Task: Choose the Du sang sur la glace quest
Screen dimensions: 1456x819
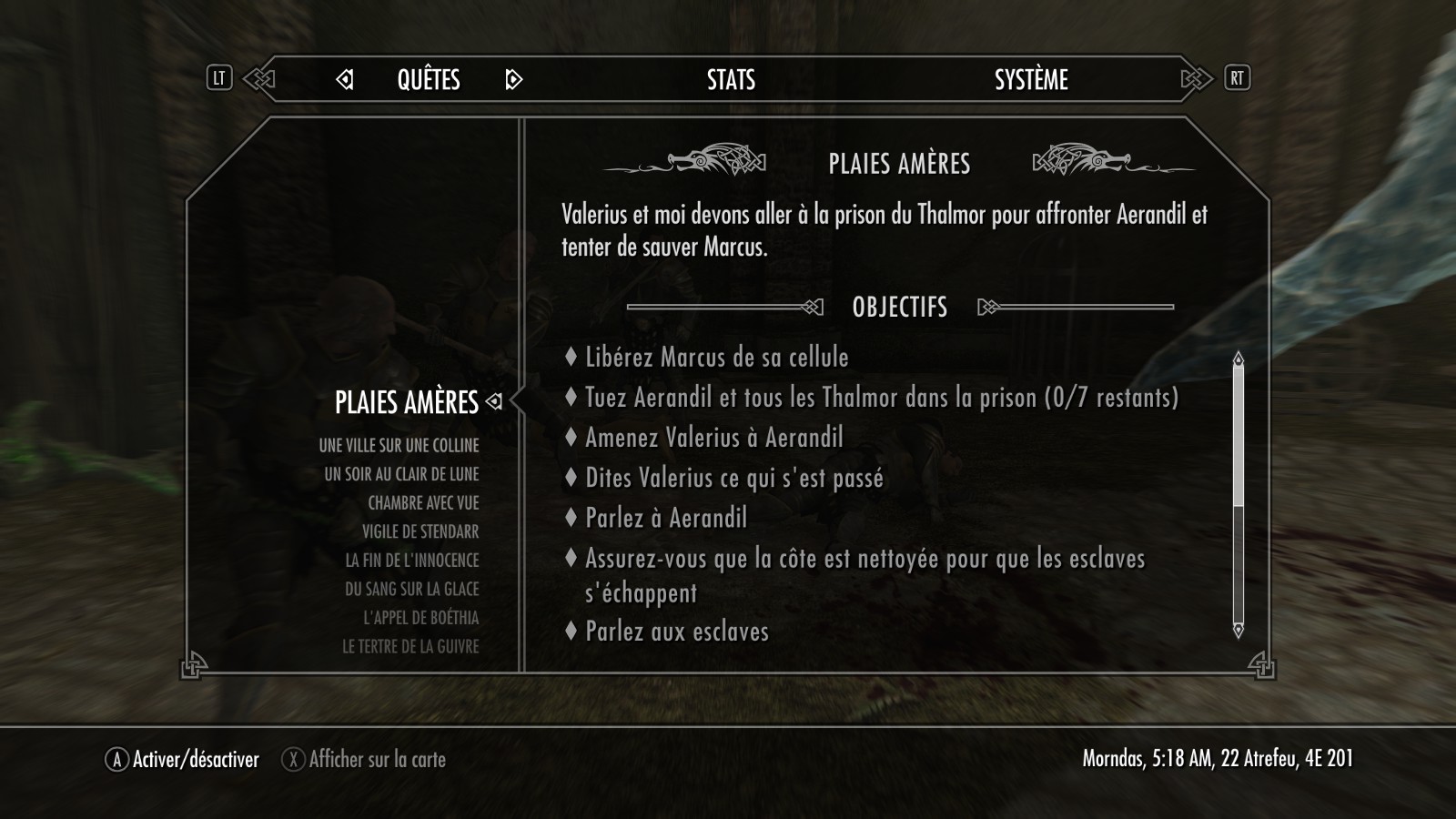Action: [411, 590]
